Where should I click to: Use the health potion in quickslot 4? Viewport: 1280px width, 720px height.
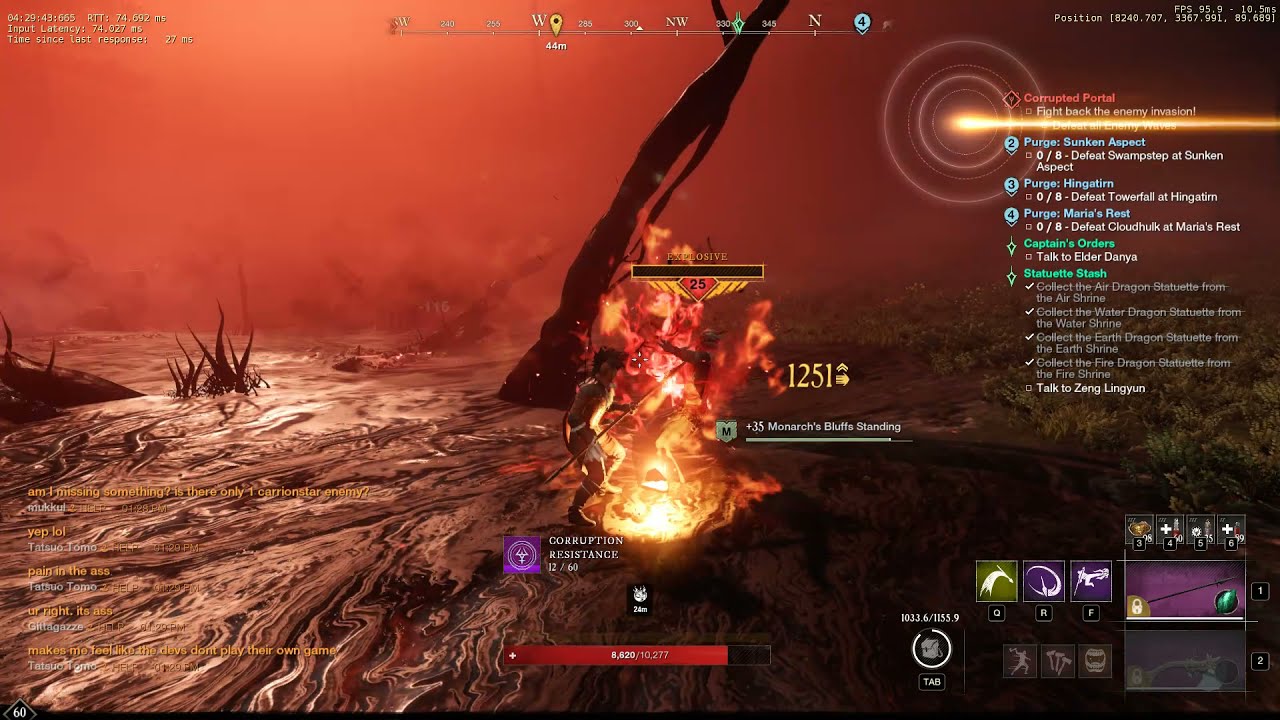(1170, 529)
